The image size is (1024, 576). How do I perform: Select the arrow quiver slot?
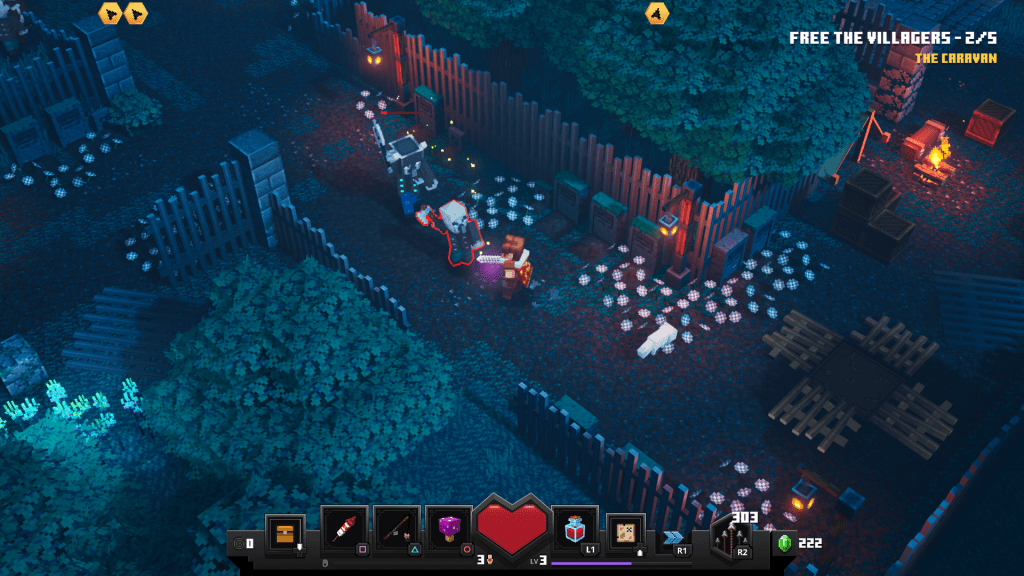(x=733, y=538)
